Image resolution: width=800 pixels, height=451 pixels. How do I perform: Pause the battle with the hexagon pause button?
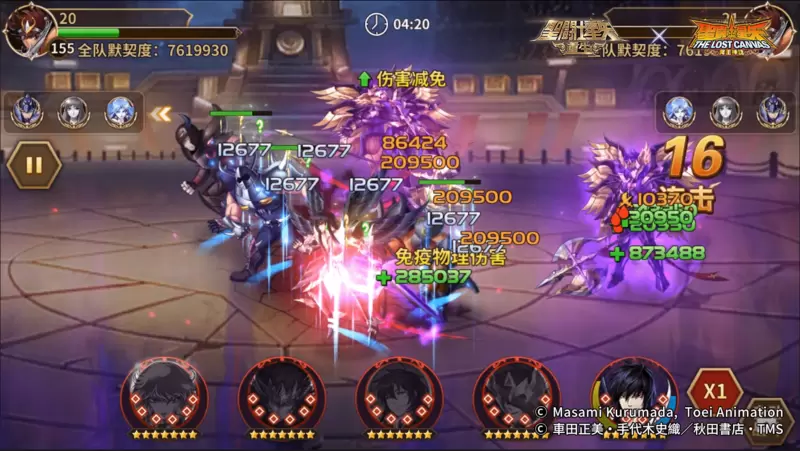click(33, 164)
